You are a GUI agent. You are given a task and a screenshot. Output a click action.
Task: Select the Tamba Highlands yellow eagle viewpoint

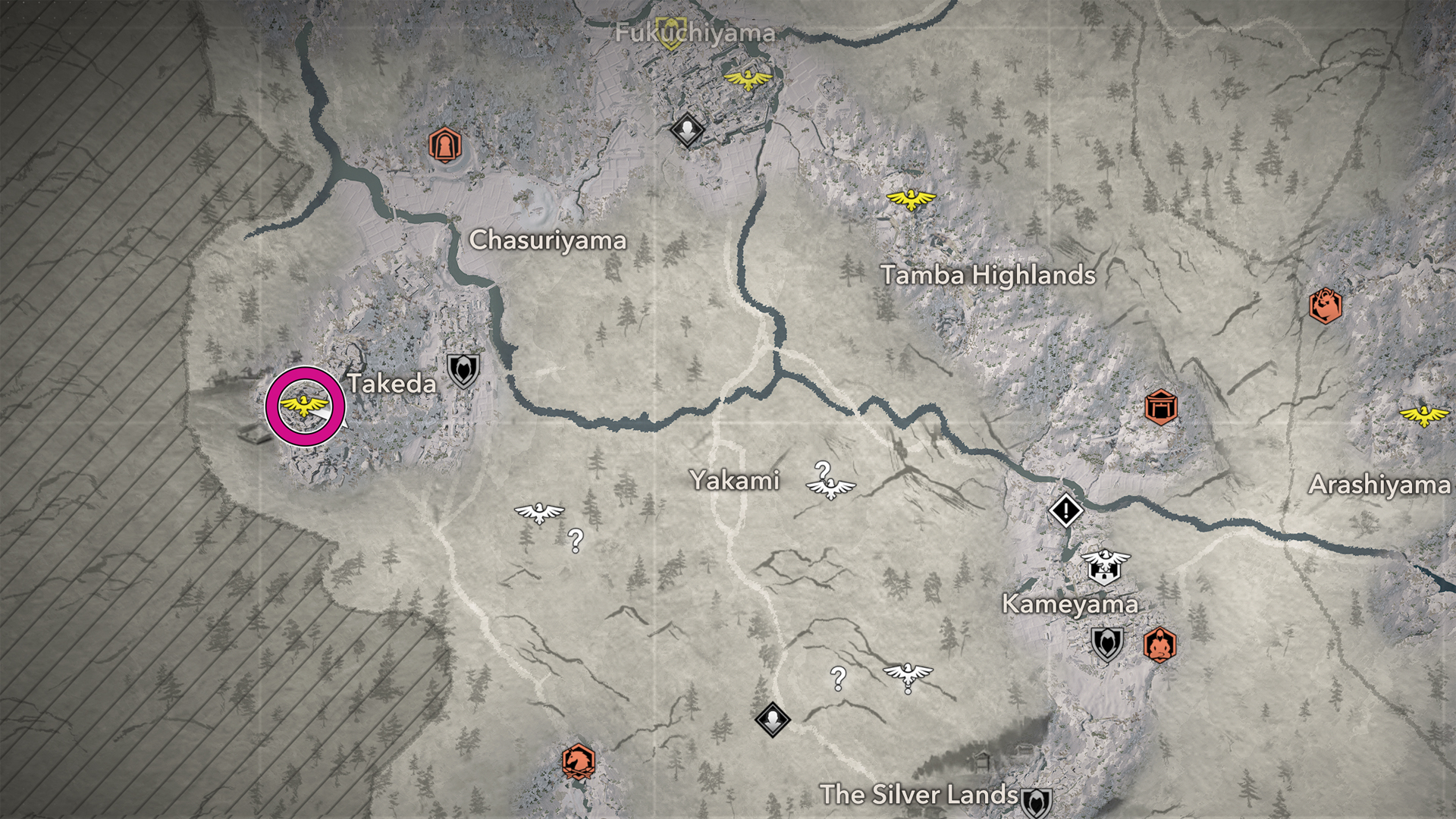click(911, 199)
